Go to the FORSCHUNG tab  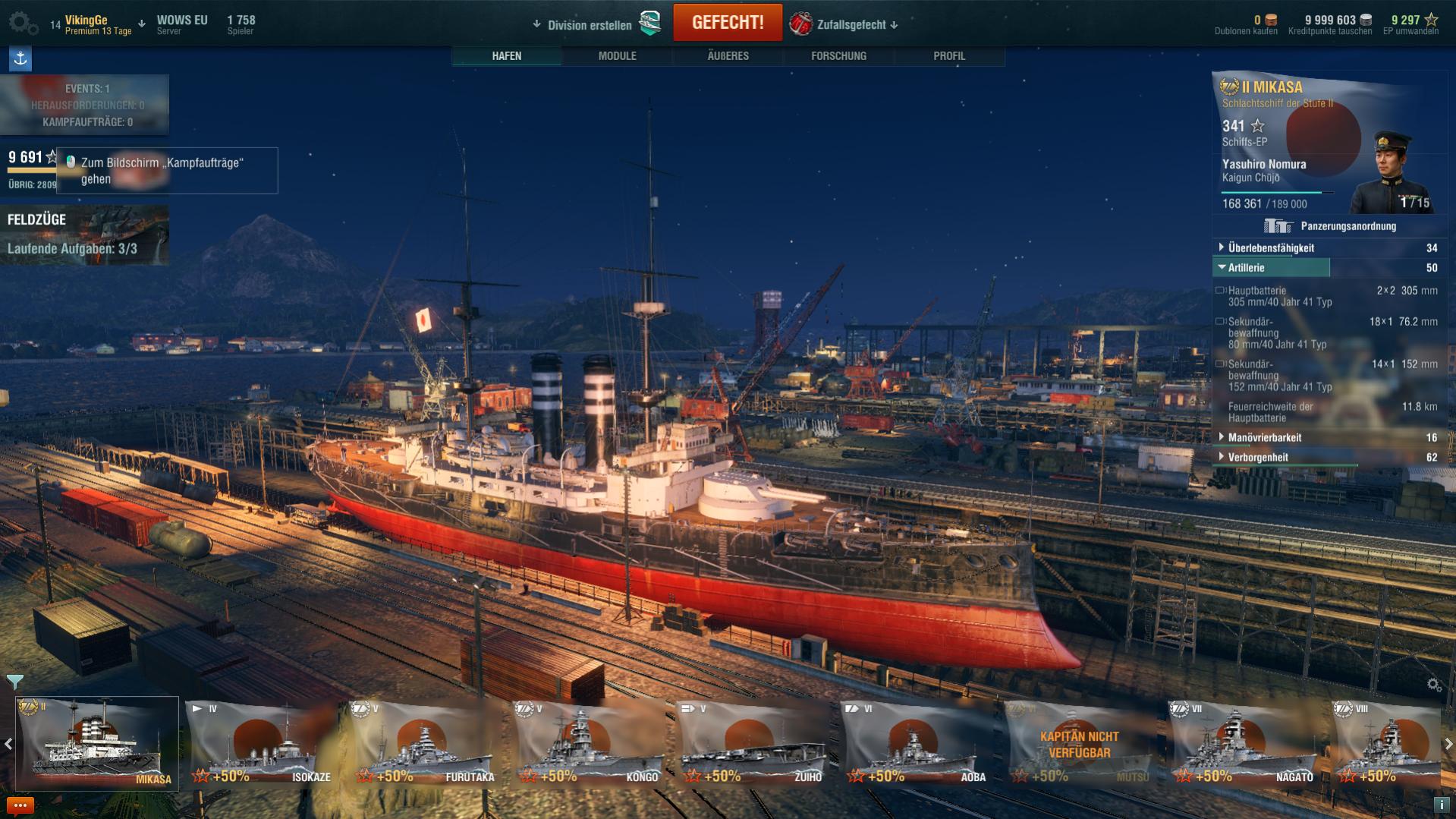pos(838,55)
